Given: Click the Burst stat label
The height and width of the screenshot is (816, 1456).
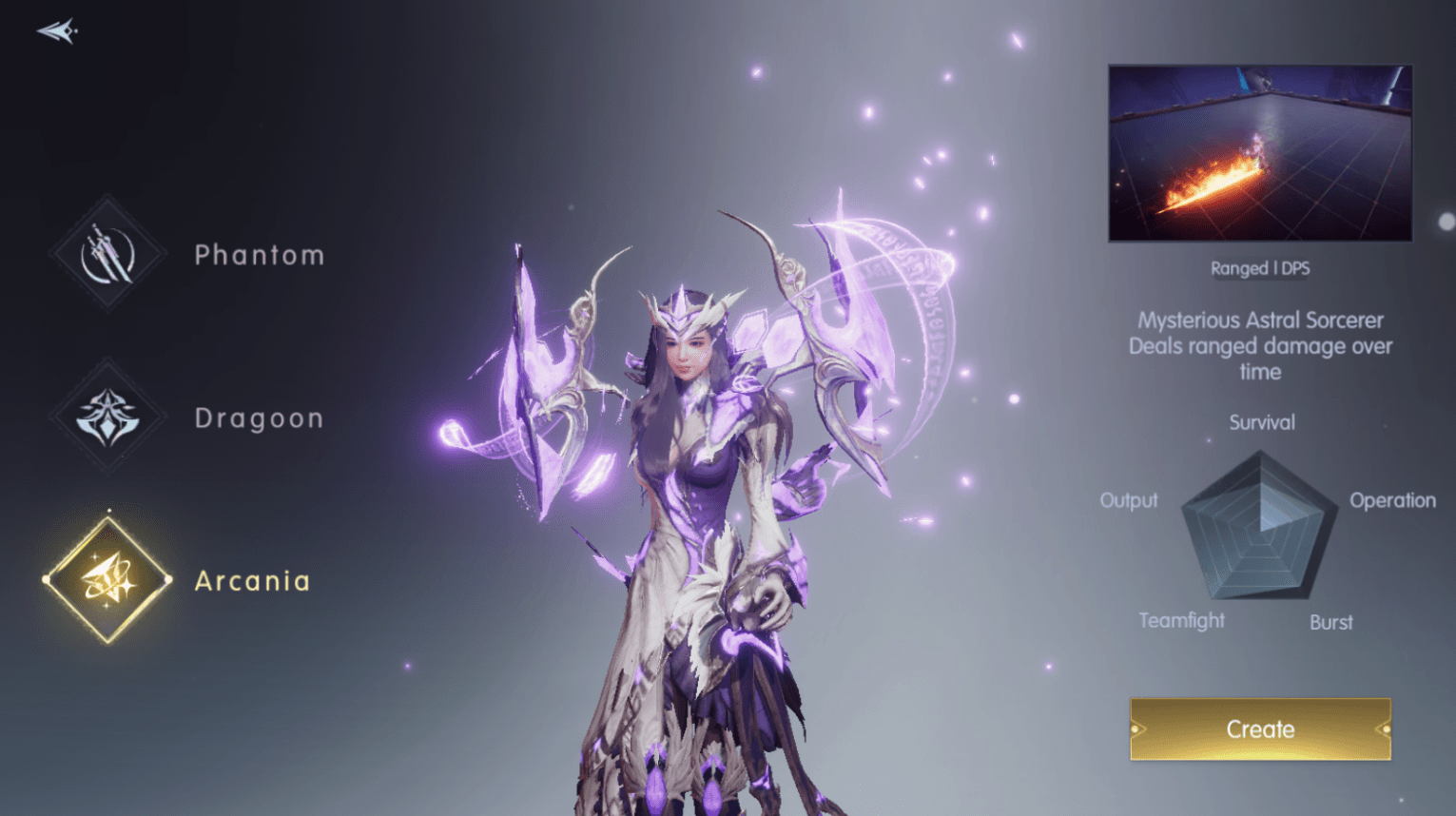Looking at the screenshot, I should click(x=1330, y=621).
